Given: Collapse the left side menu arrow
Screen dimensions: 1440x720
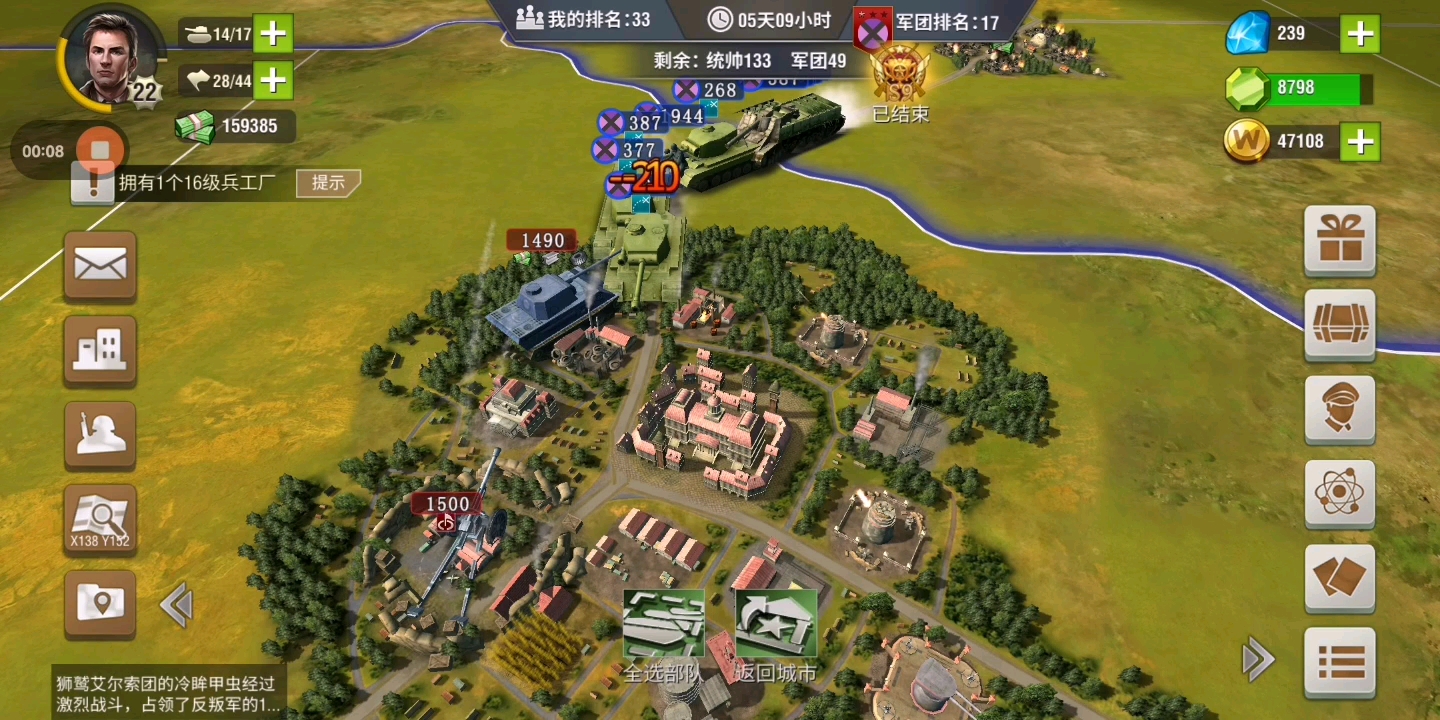Looking at the screenshot, I should tap(176, 606).
